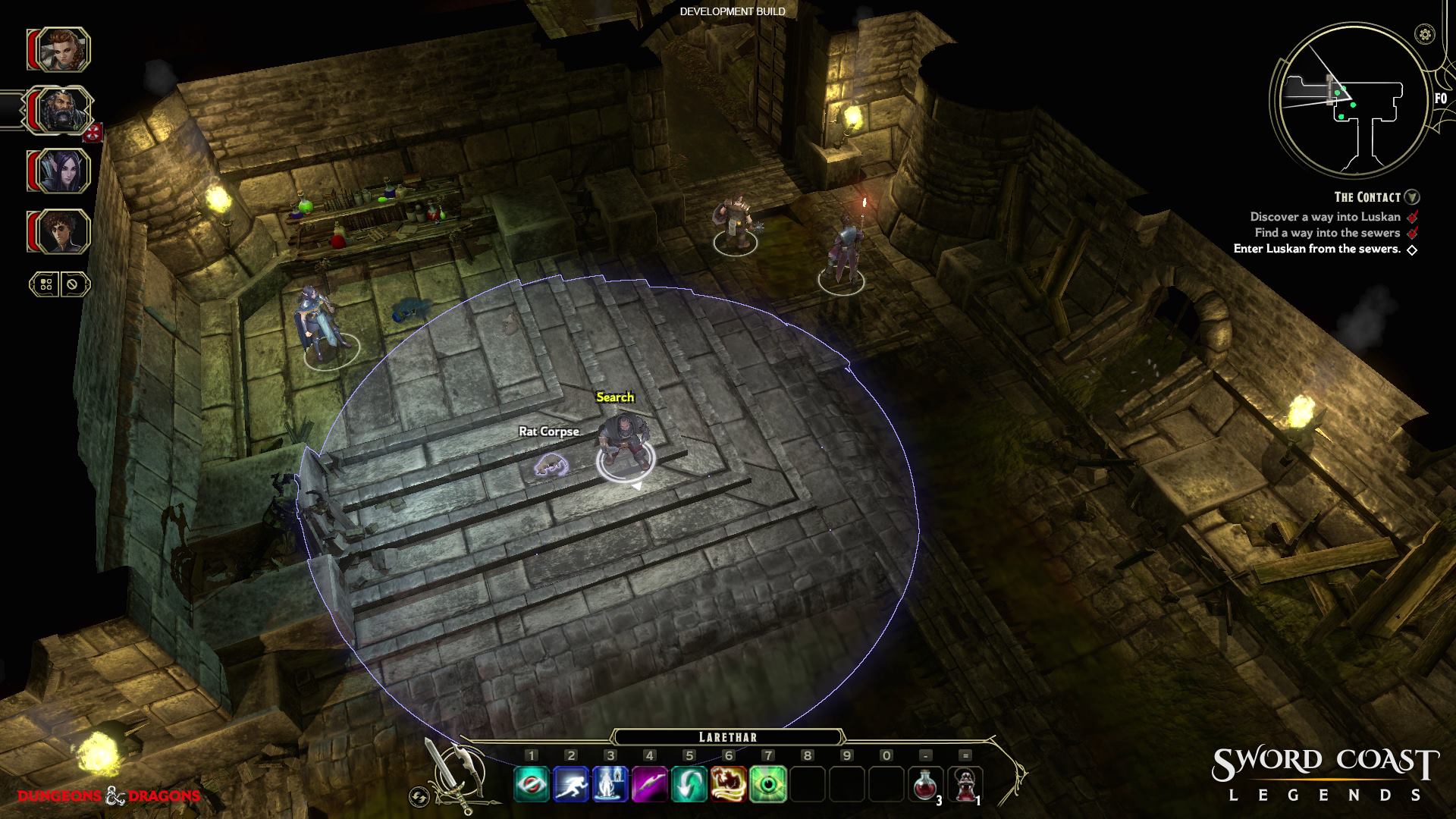Screen dimensions: 1456x819
Task: Select the curly-haired eyepatch character portrait
Action: click(x=59, y=231)
